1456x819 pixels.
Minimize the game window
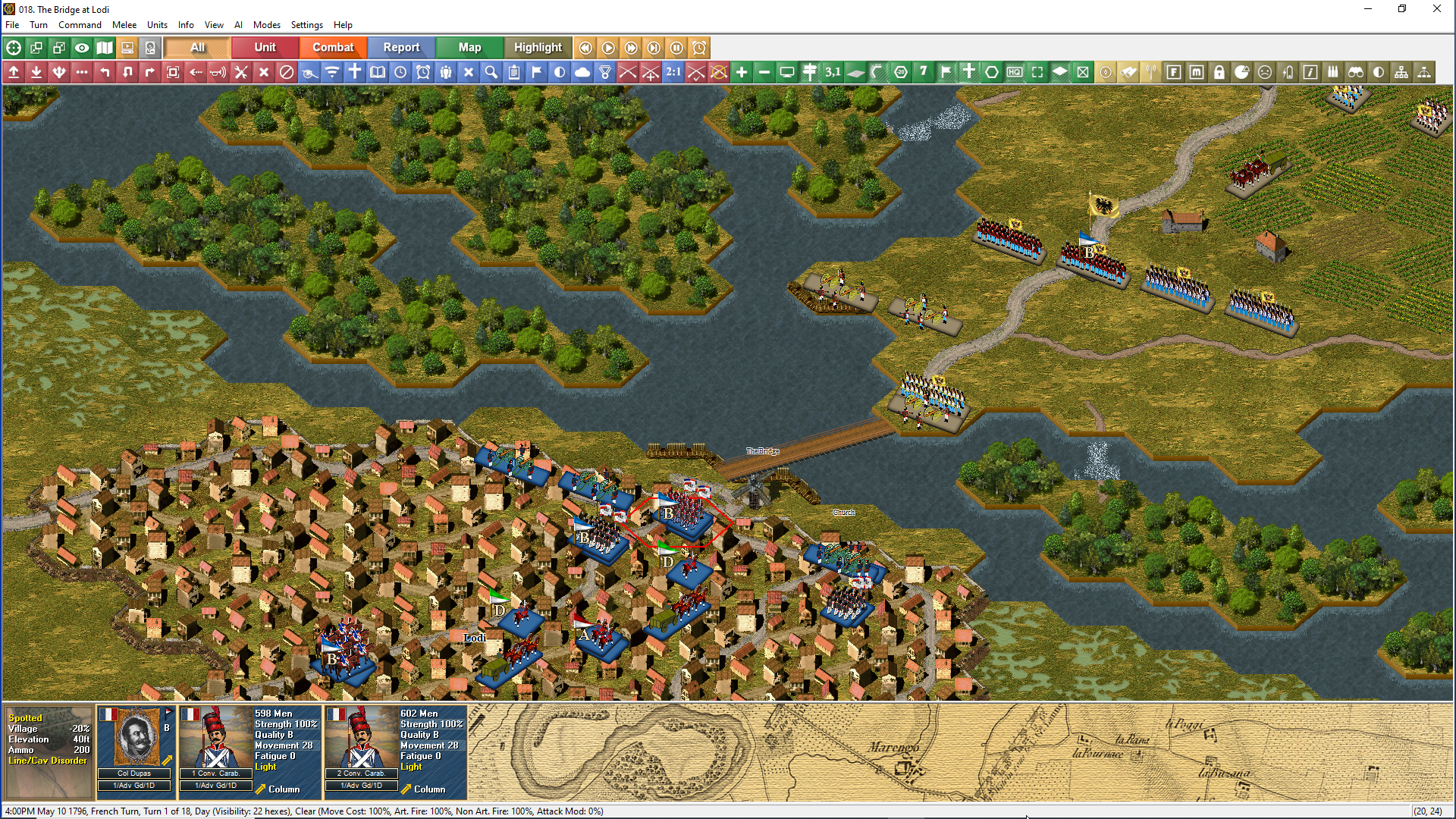coord(1368,9)
